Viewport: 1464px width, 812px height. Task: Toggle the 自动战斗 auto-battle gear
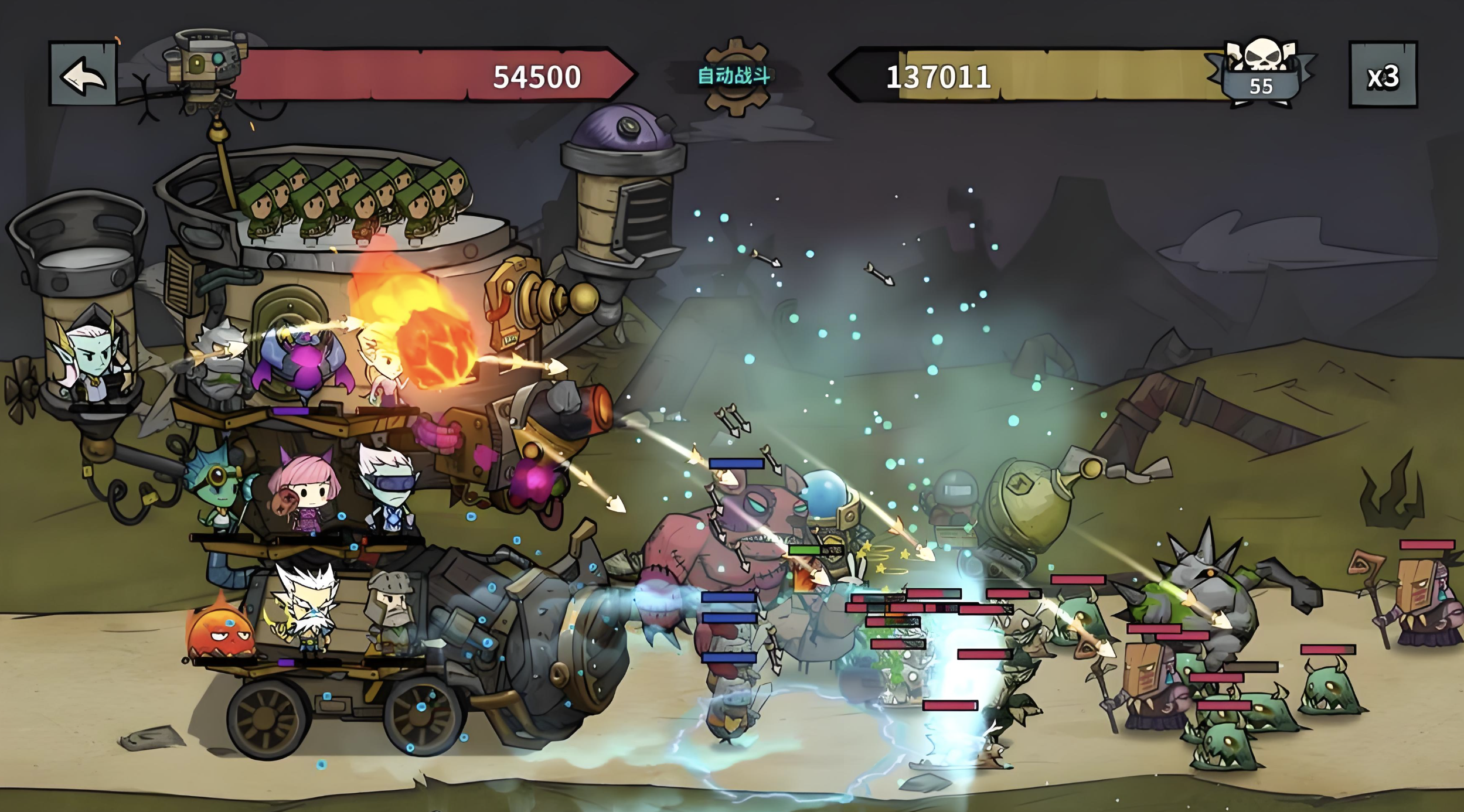pos(734,76)
